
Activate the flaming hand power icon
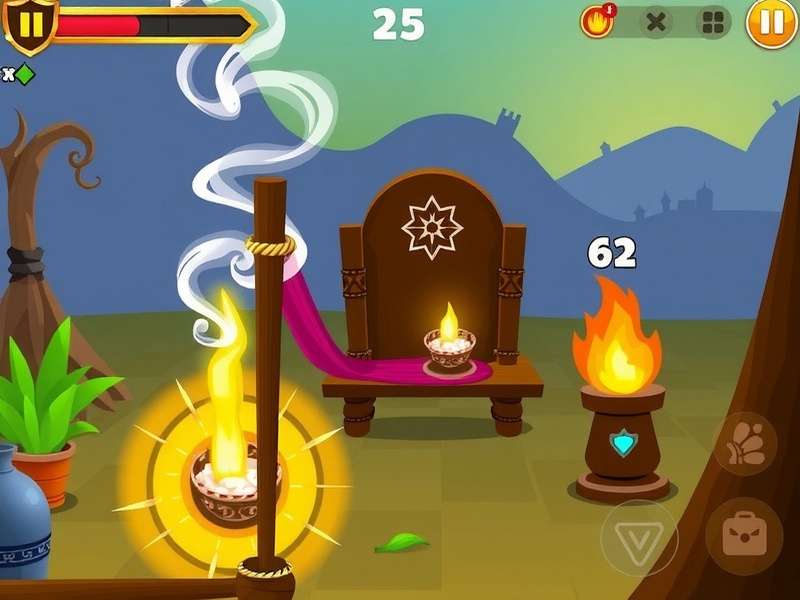click(597, 22)
